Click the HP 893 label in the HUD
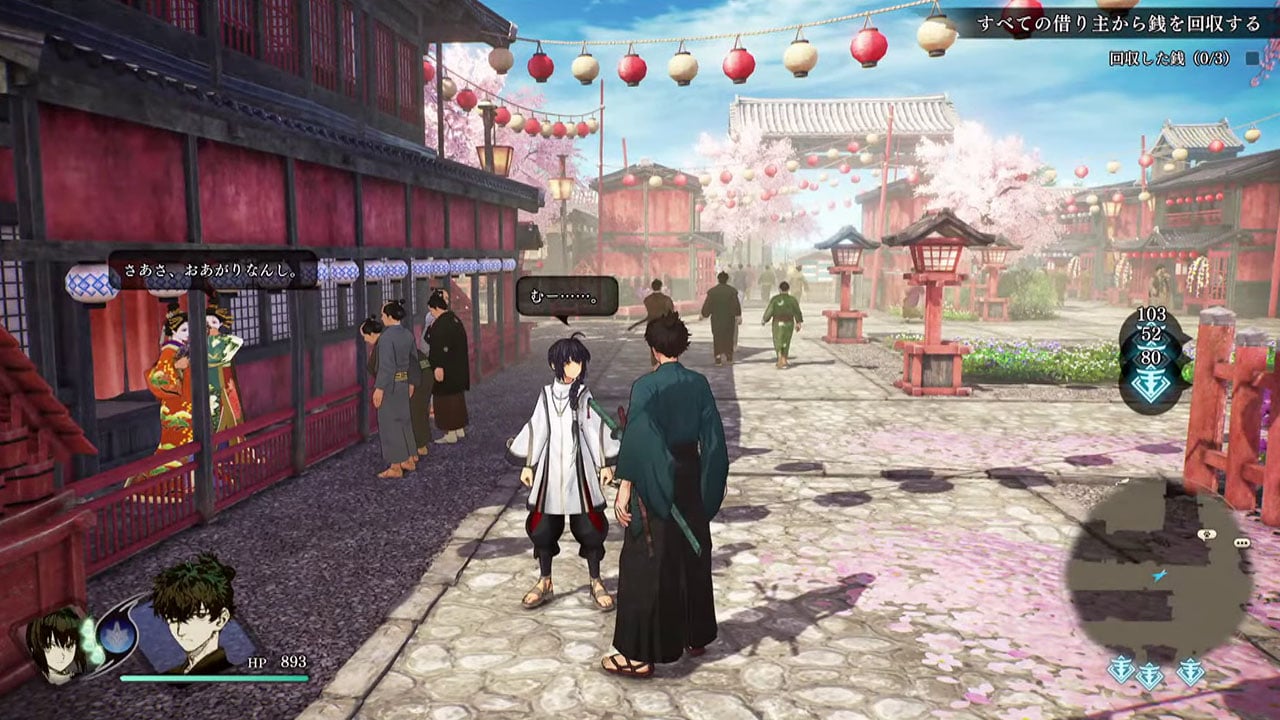Screen dimensions: 1280x720 click(x=274, y=662)
